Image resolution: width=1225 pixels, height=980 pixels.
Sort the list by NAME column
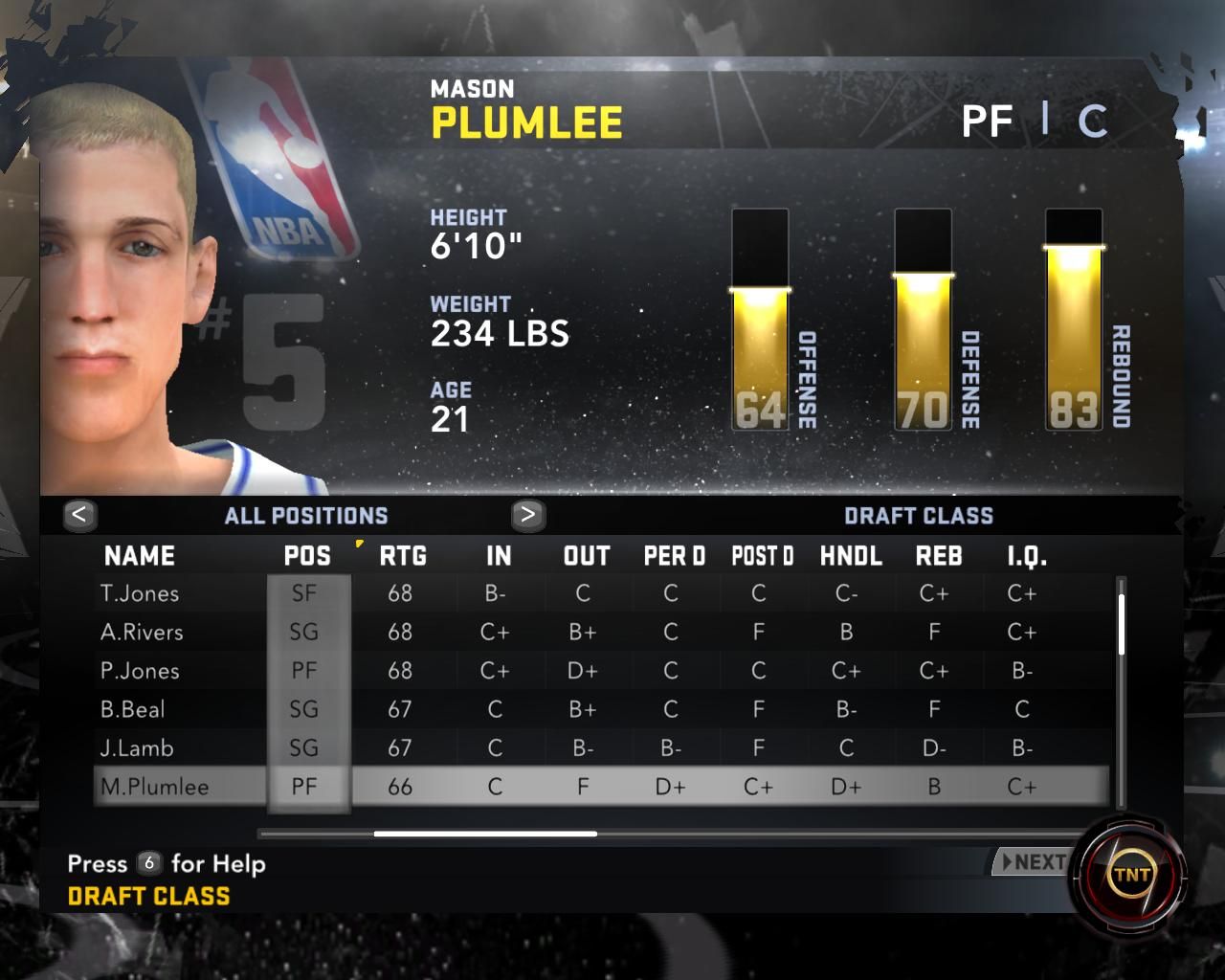140,556
